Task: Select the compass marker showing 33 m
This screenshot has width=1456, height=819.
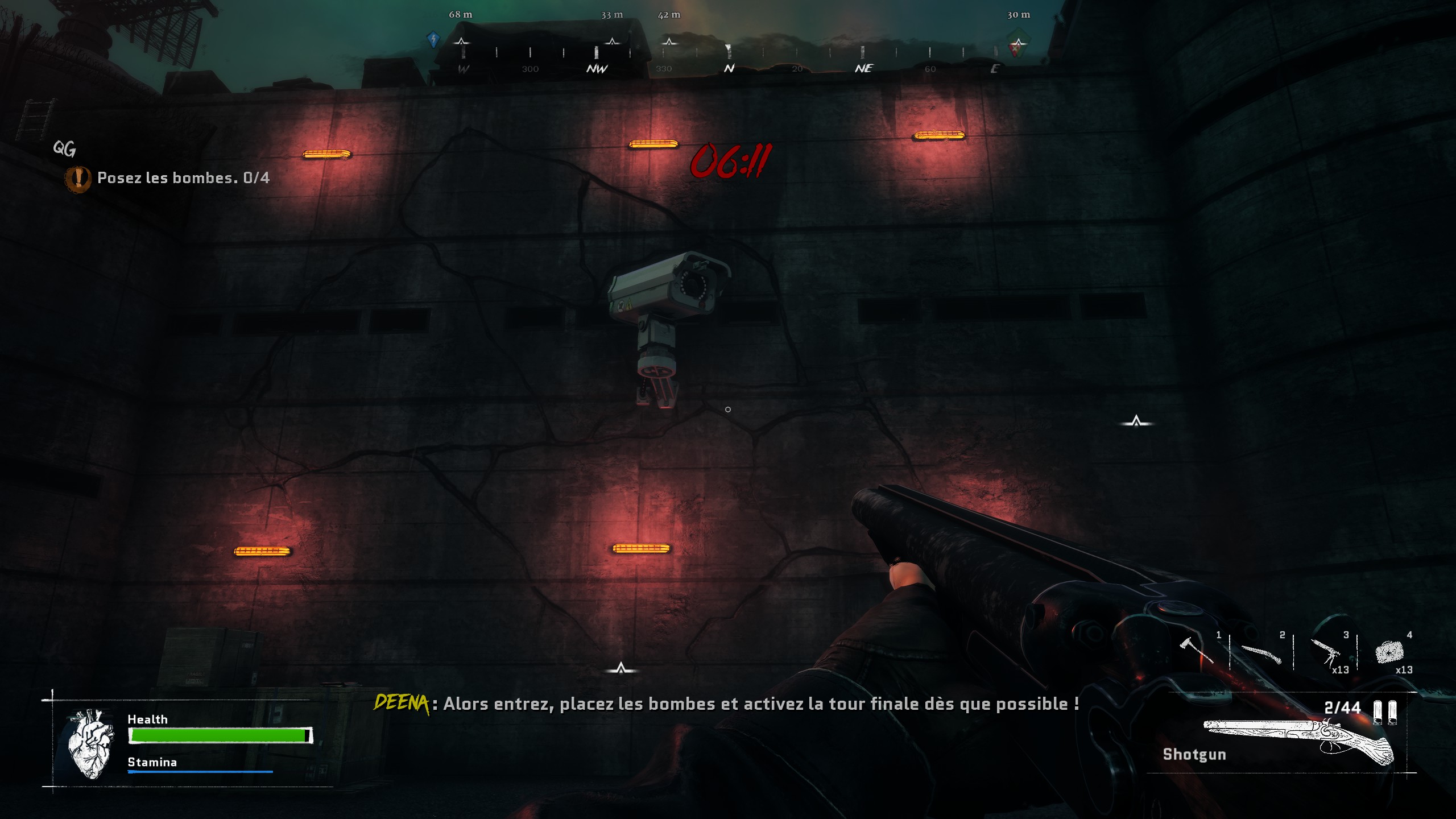Action: [612, 42]
